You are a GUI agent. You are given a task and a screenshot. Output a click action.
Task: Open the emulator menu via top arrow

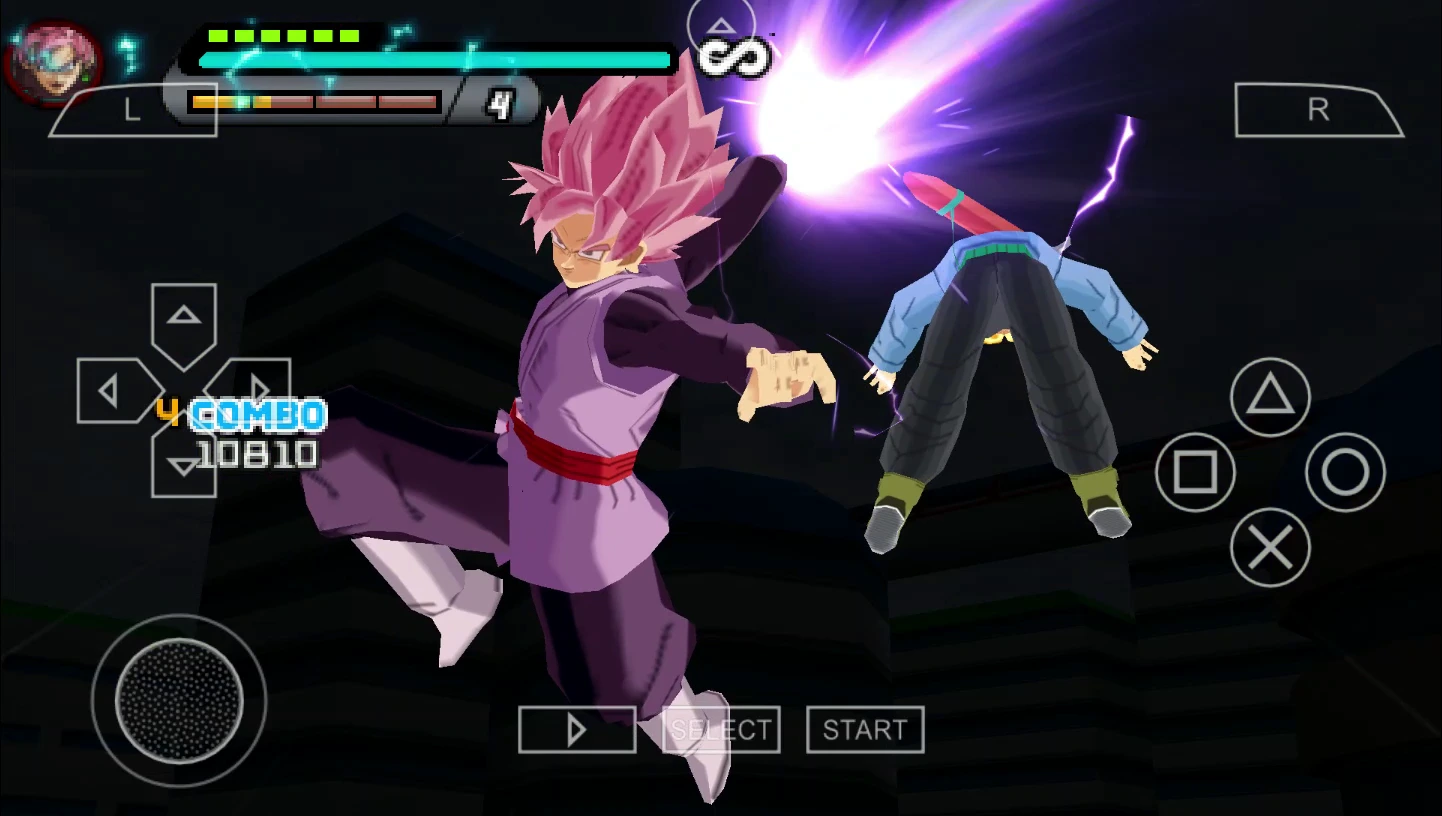point(721,25)
